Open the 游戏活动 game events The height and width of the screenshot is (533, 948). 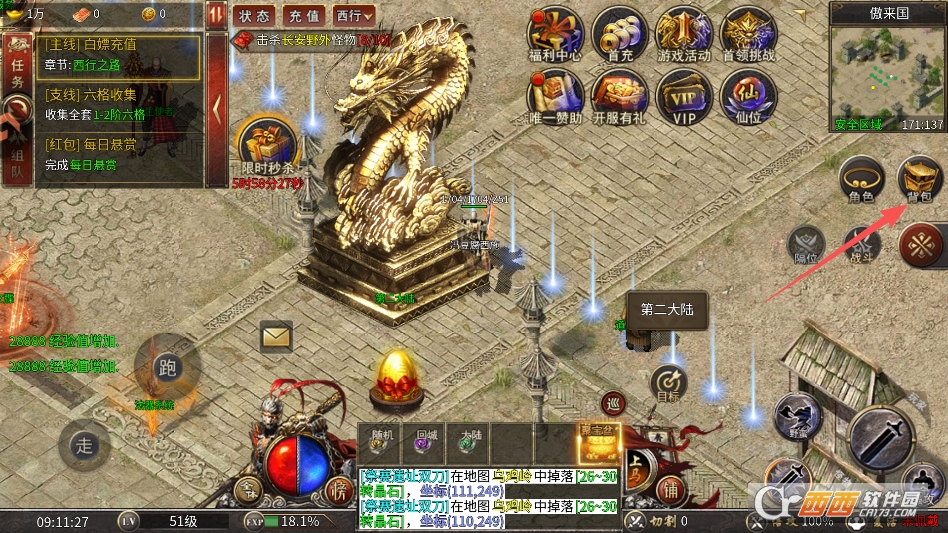click(684, 35)
